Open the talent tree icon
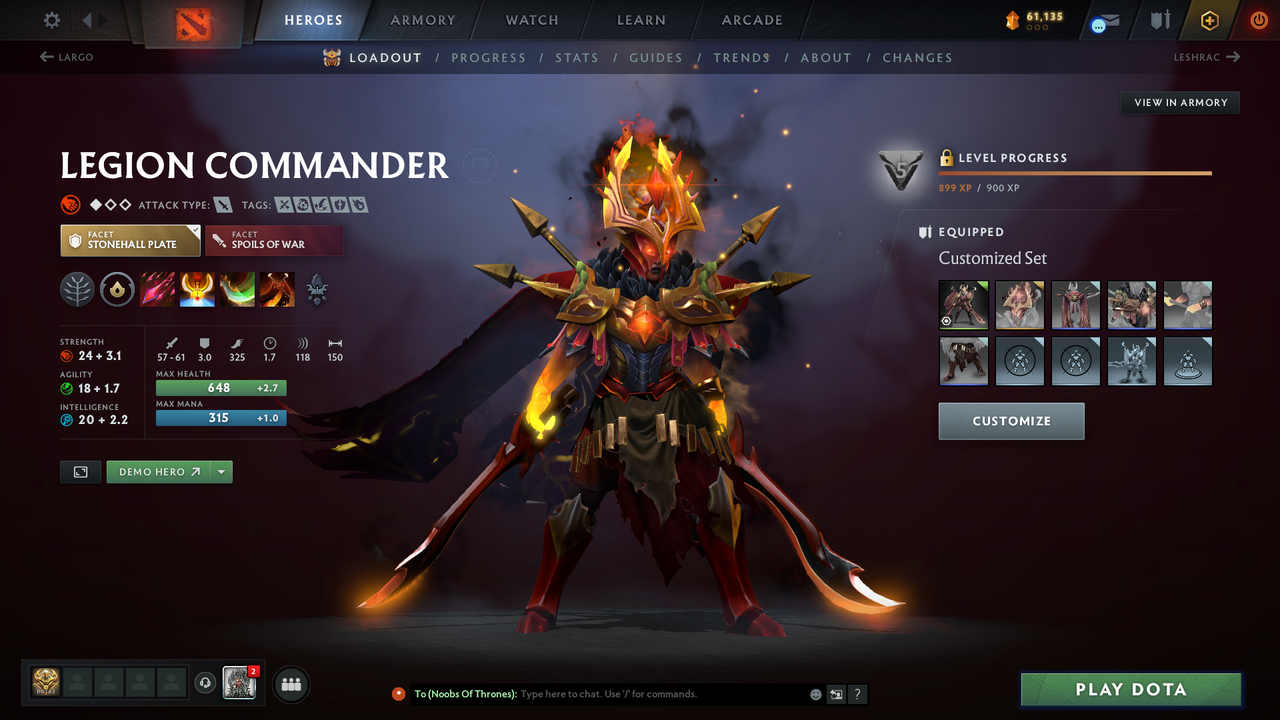Screen dimensions: 1280x720 (77, 290)
